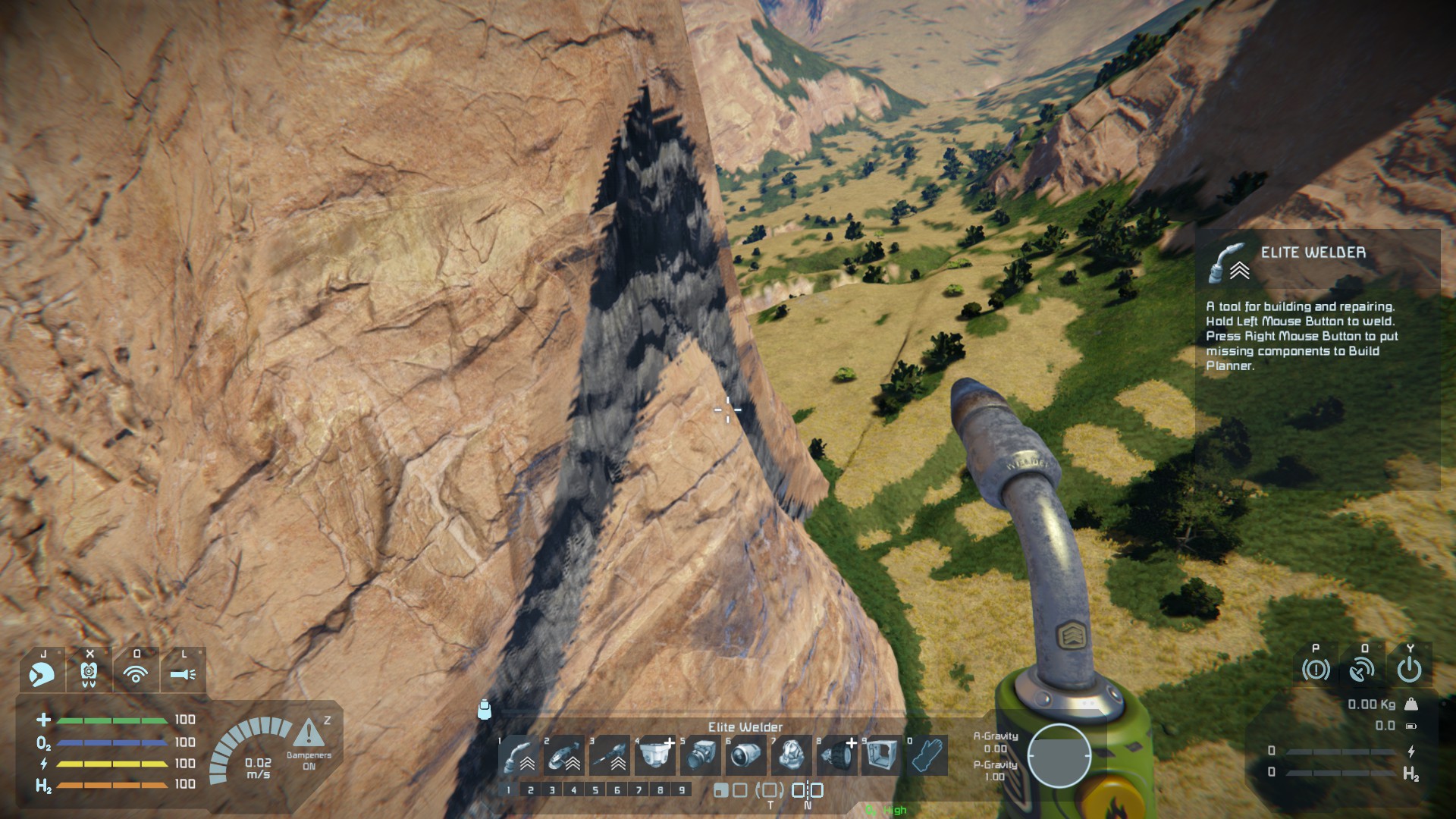This screenshot has height=819, width=1456.
Task: Choose the camera block slot
Action: (x=701, y=755)
